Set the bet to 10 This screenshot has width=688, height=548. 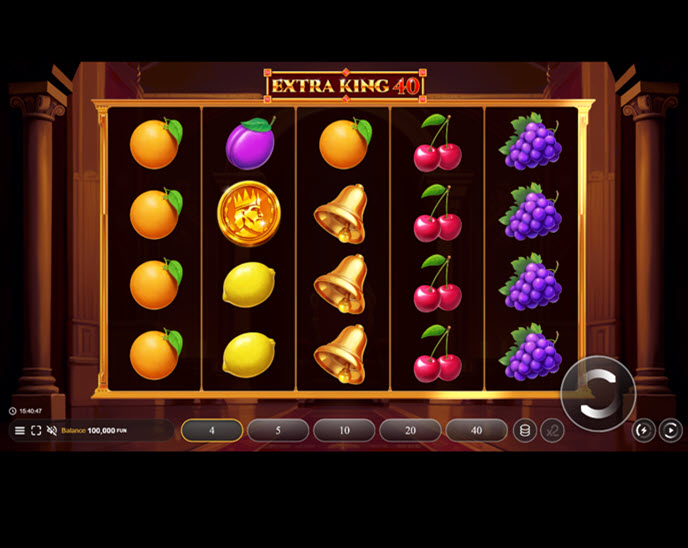click(344, 430)
